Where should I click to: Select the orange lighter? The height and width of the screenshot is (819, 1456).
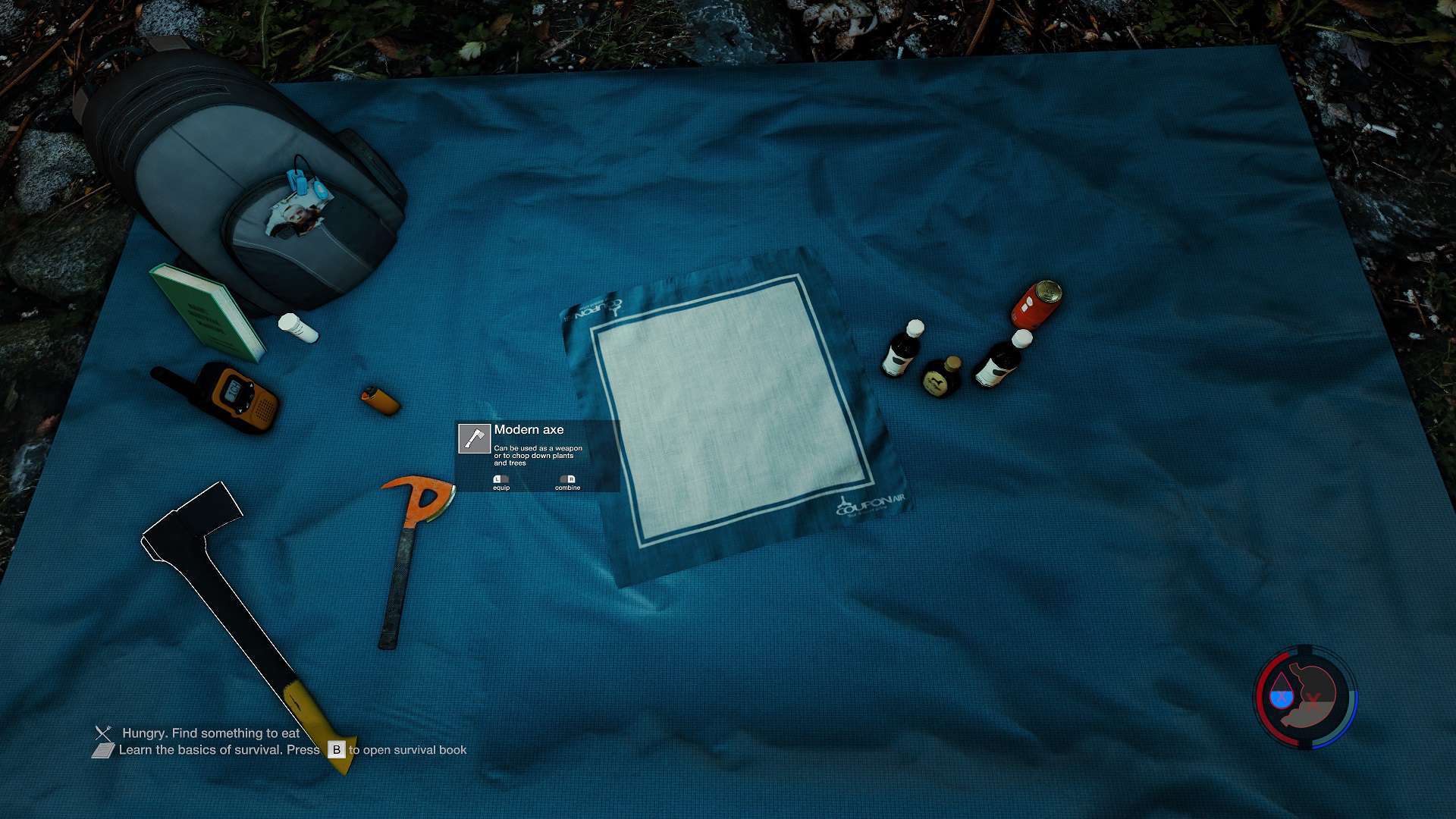380,400
